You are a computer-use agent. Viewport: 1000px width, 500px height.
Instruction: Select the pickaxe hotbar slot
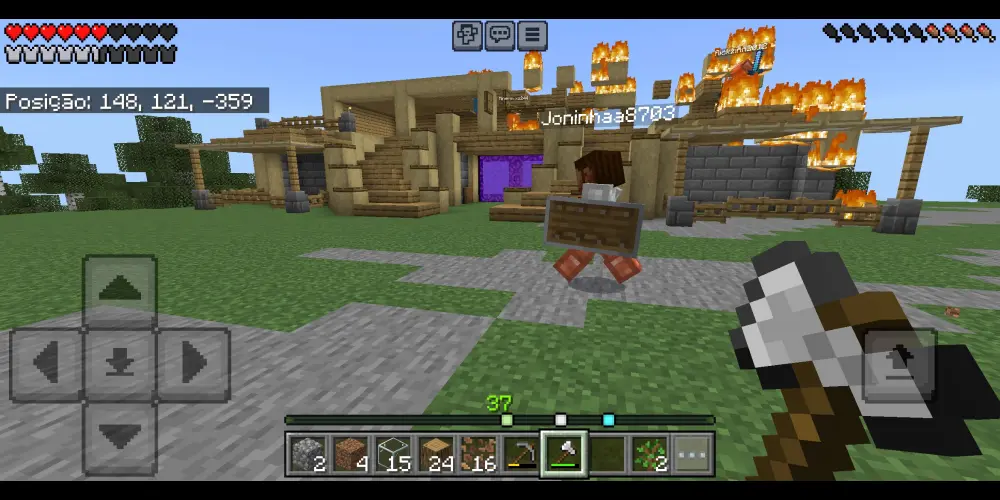pos(520,455)
